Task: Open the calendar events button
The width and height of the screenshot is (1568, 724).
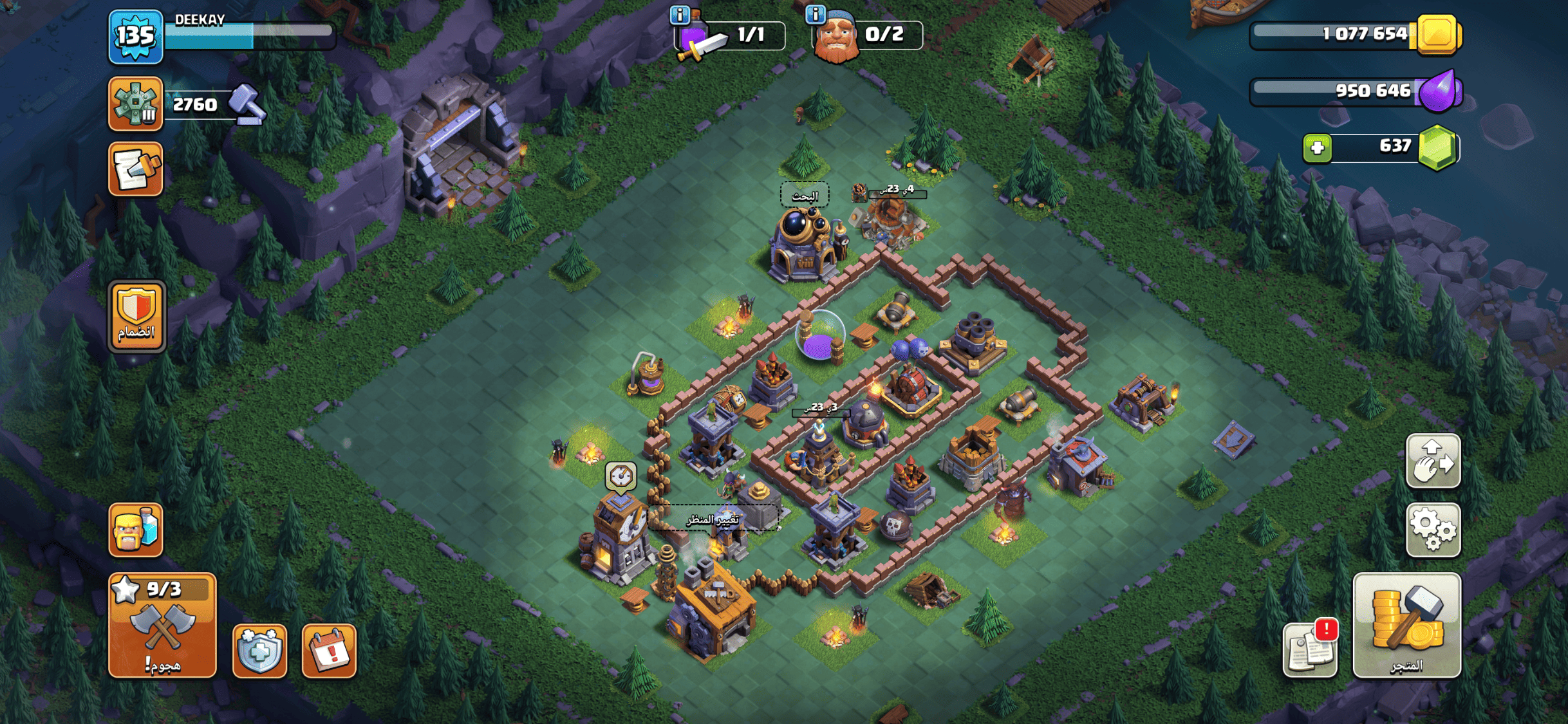Action: [329, 650]
